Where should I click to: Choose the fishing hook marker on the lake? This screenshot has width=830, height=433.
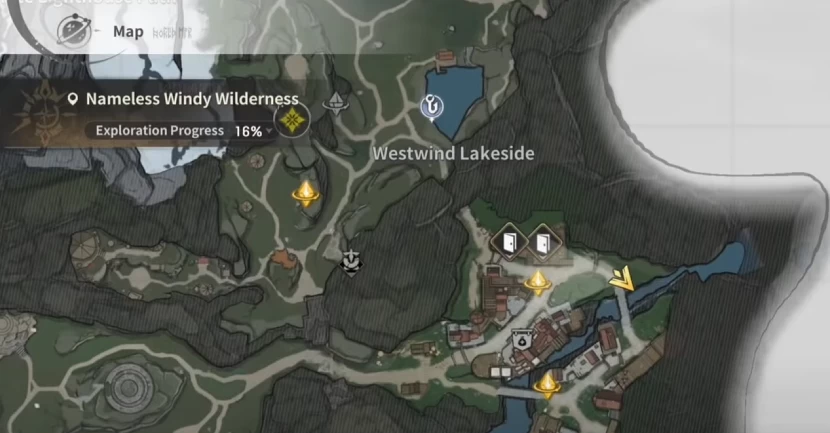[x=432, y=104]
